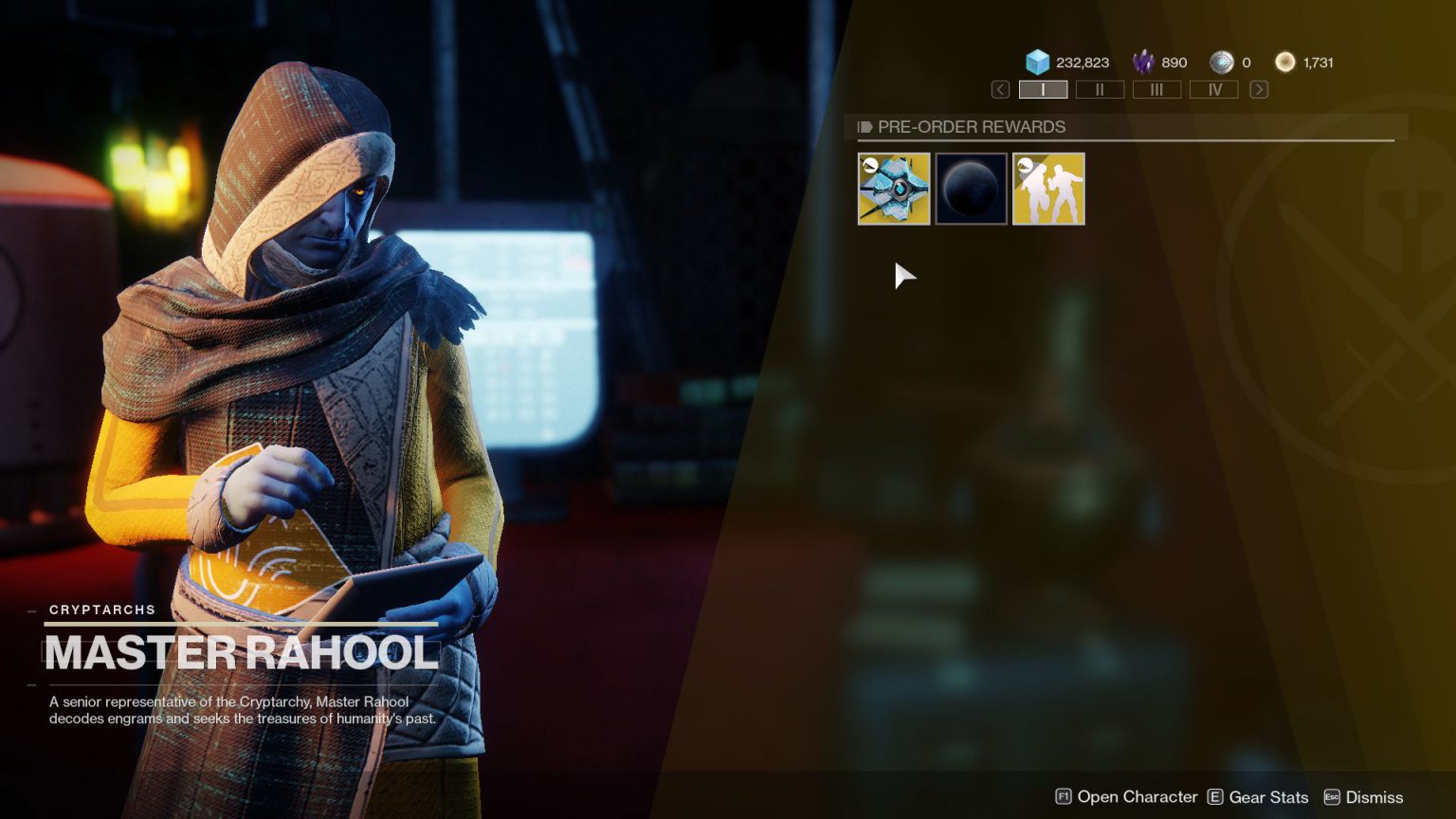Click the moon emblem reward thumbnail

pyautogui.click(x=971, y=188)
